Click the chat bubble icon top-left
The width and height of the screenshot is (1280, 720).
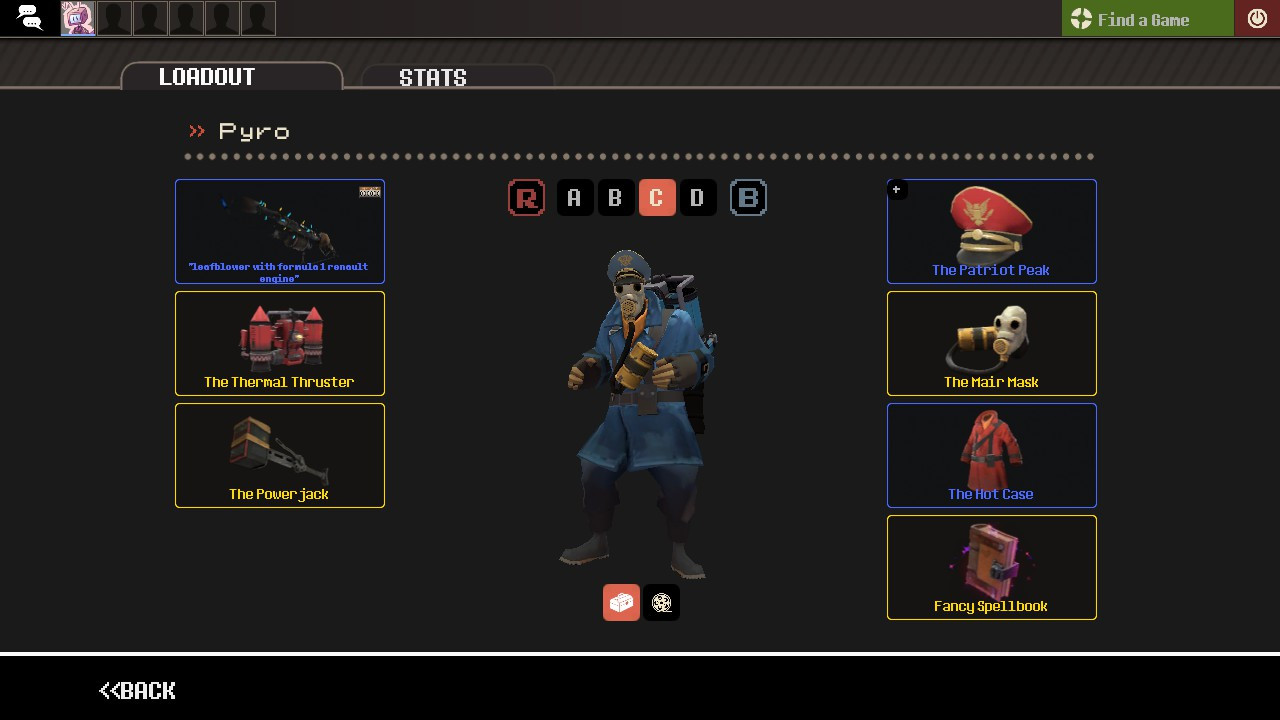tap(28, 17)
